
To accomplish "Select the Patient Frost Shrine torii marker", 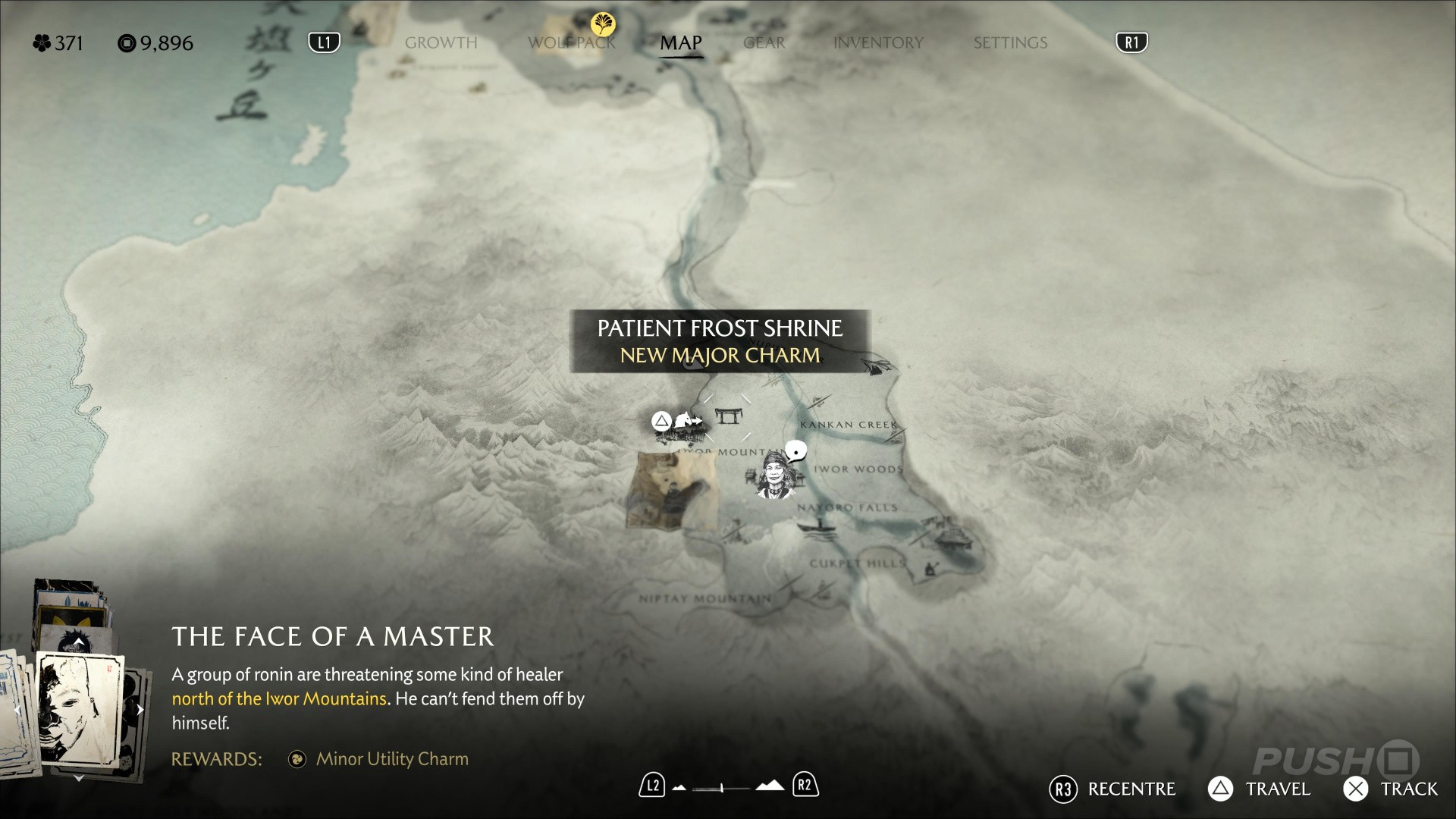I will [728, 416].
